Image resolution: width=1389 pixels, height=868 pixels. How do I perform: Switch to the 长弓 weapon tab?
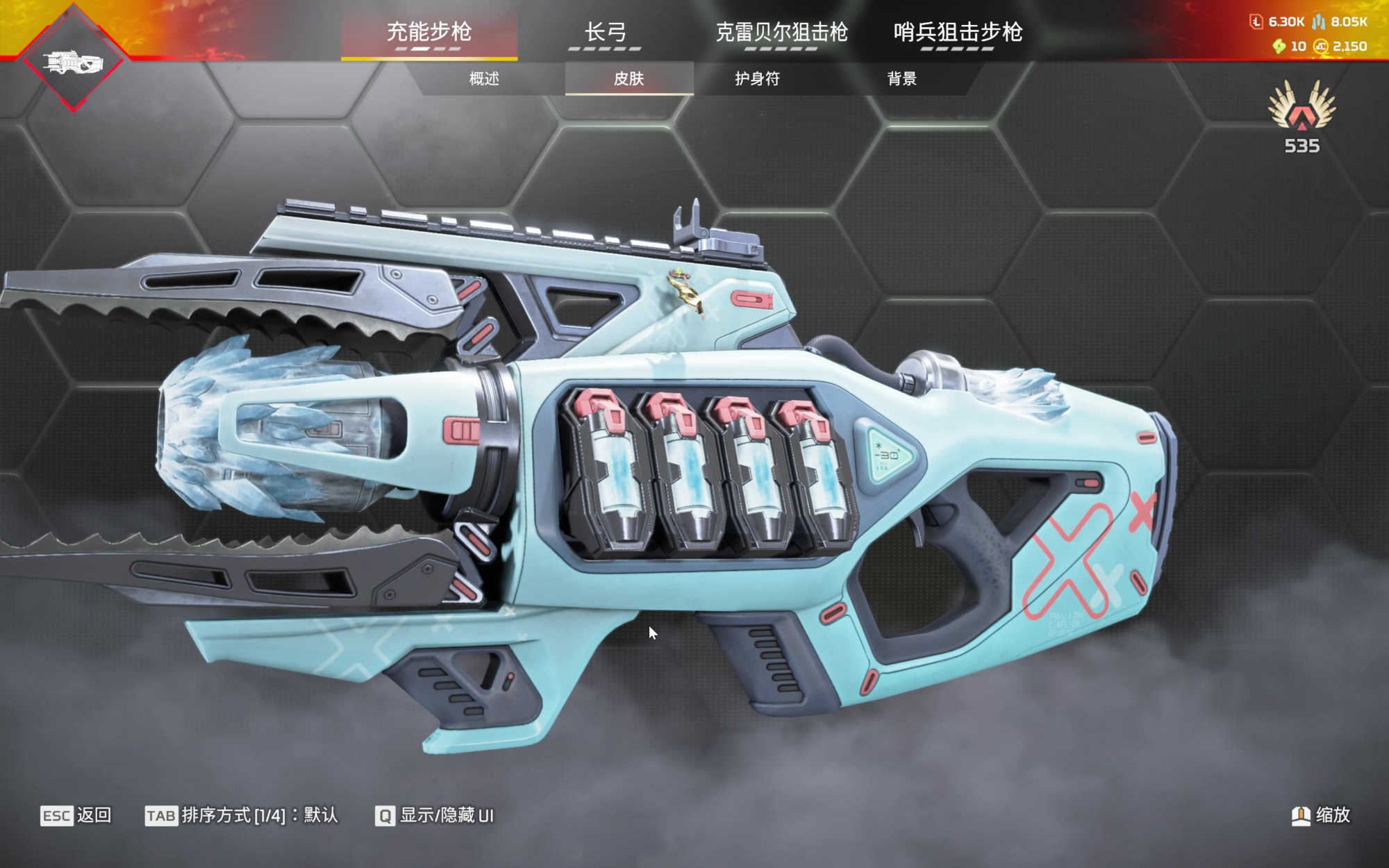605,33
